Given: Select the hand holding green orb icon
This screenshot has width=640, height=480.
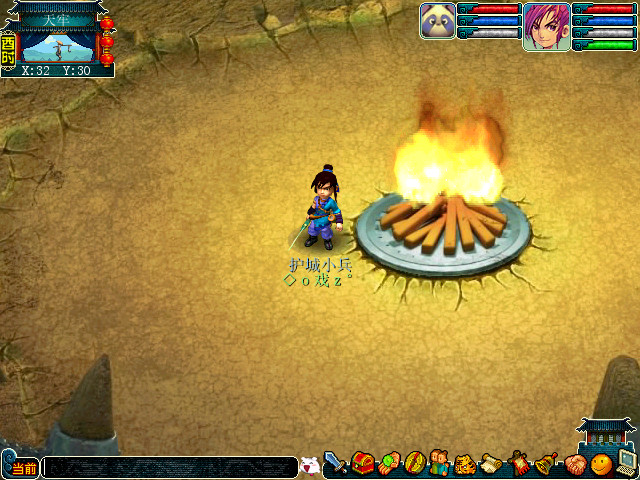Looking at the screenshot, I should coord(389,464).
